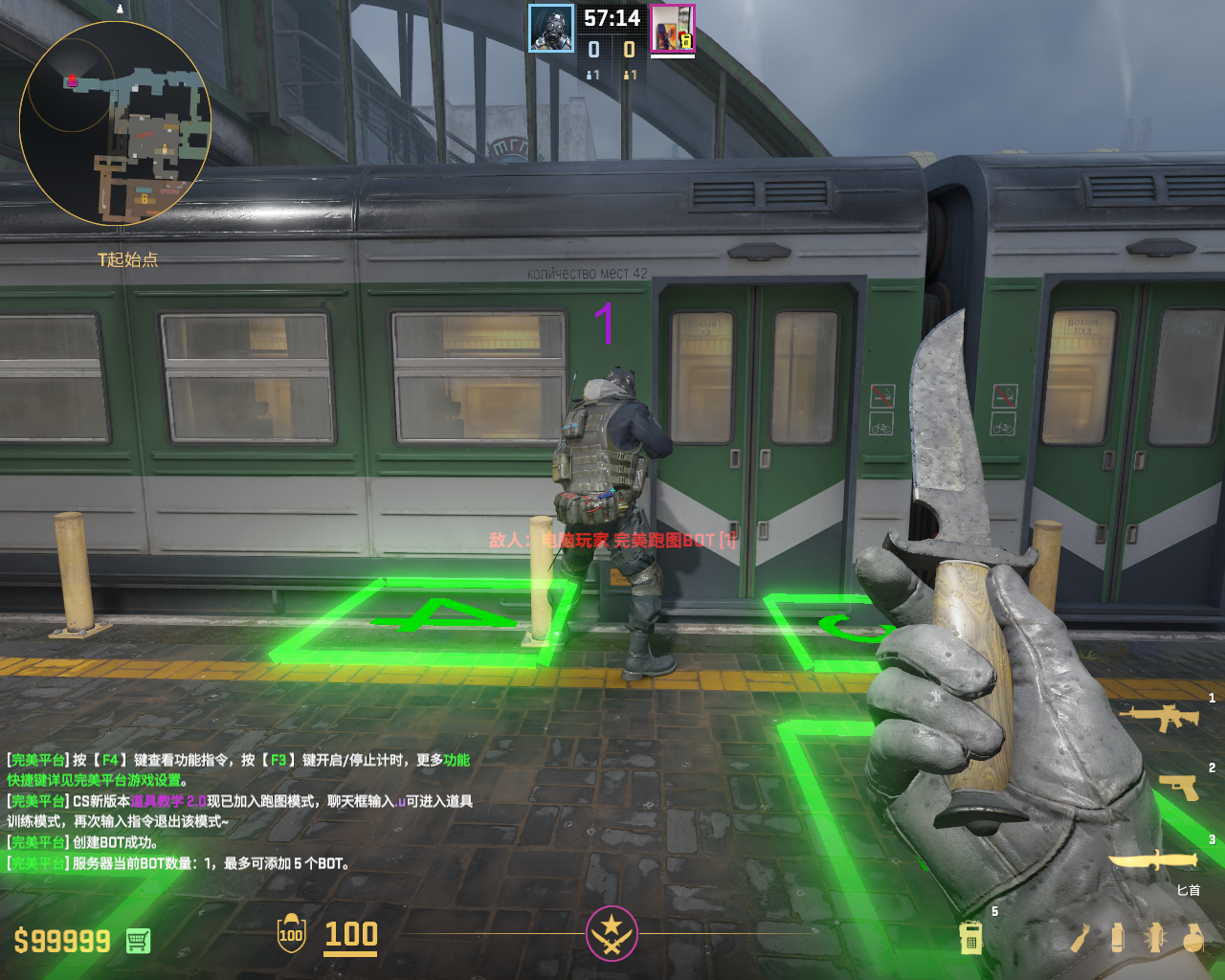The width and height of the screenshot is (1225, 980).
Task: Select the knife in slot 3
Action: click(1153, 859)
